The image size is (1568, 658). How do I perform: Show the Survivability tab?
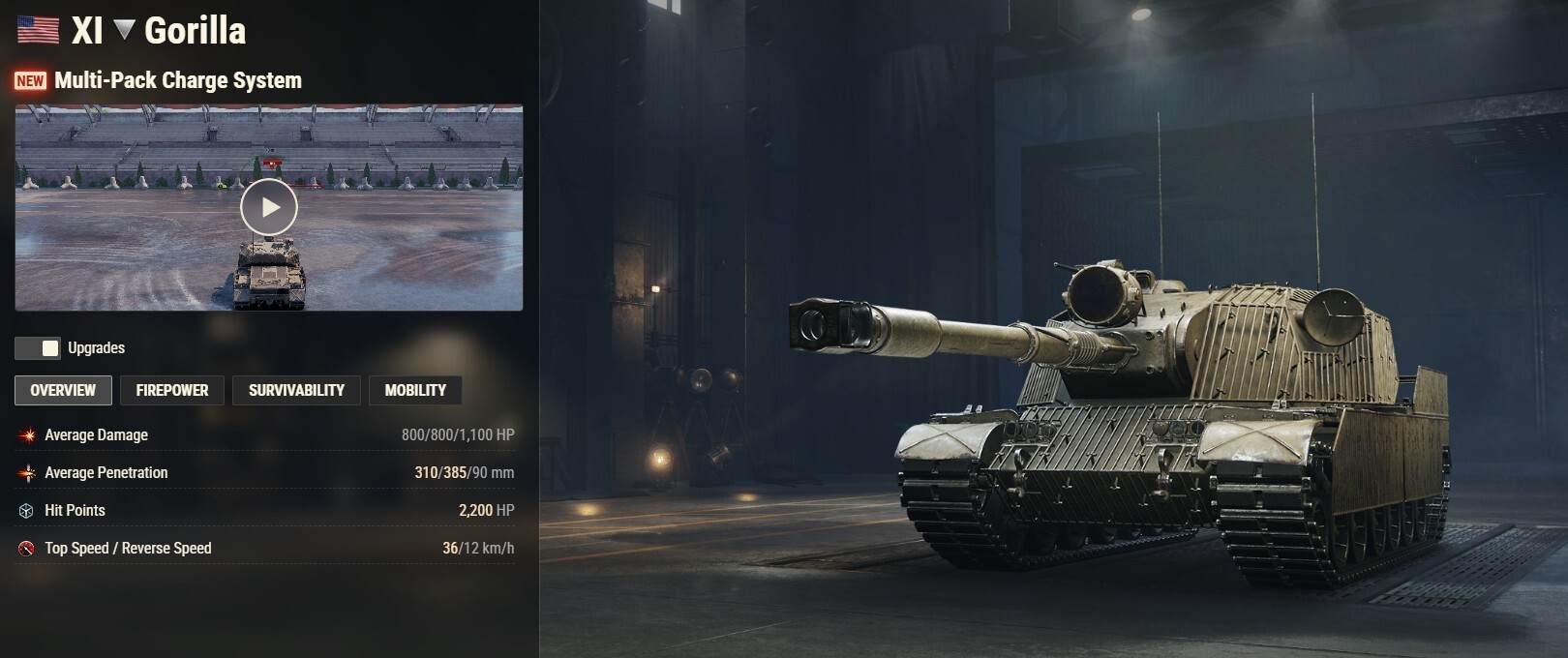pos(296,390)
